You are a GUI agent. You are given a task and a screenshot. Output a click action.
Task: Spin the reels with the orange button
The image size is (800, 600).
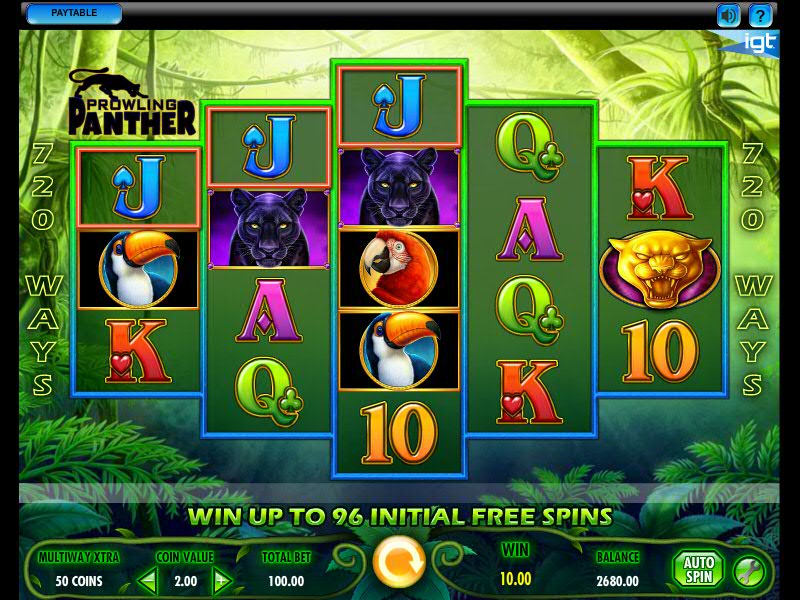tap(398, 564)
